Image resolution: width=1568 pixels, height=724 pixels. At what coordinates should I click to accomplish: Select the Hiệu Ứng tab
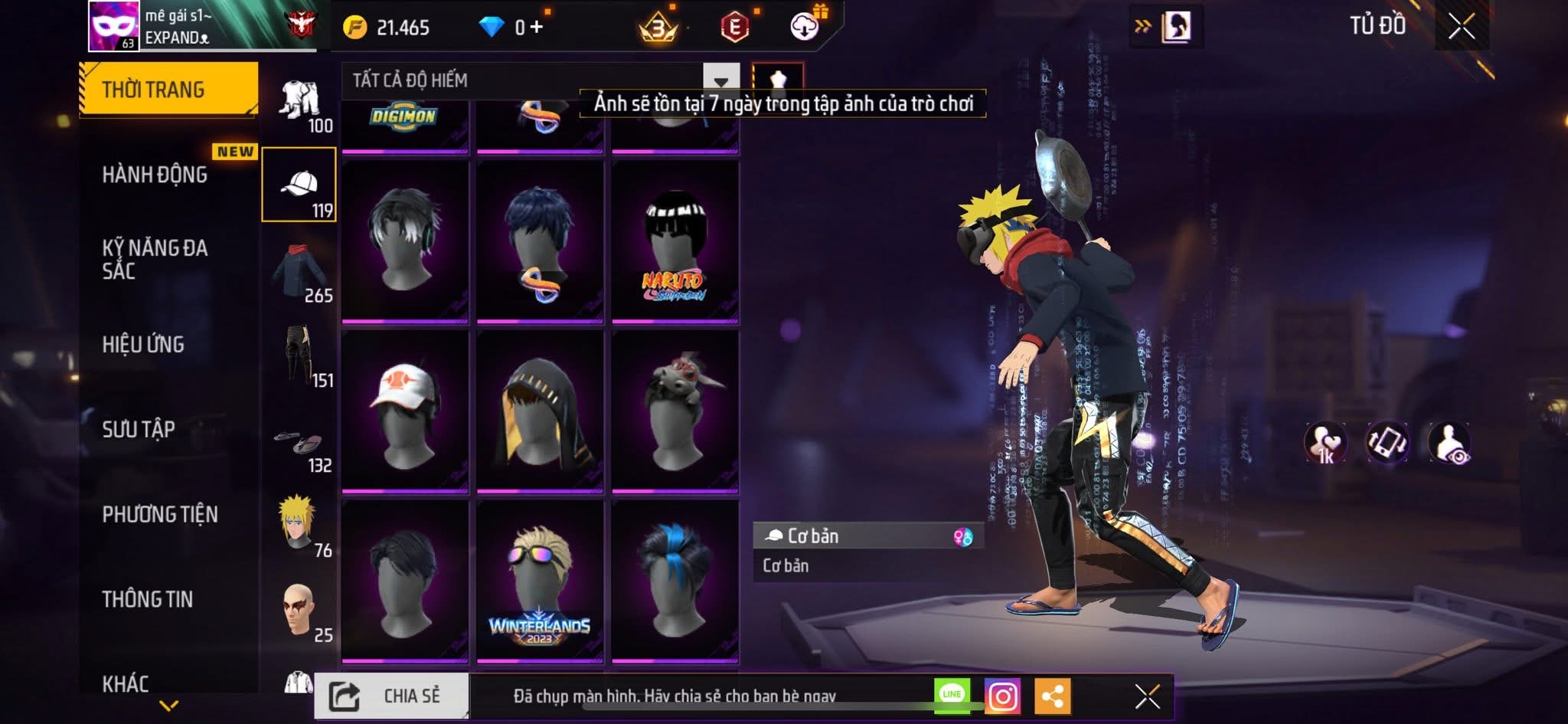pos(143,345)
